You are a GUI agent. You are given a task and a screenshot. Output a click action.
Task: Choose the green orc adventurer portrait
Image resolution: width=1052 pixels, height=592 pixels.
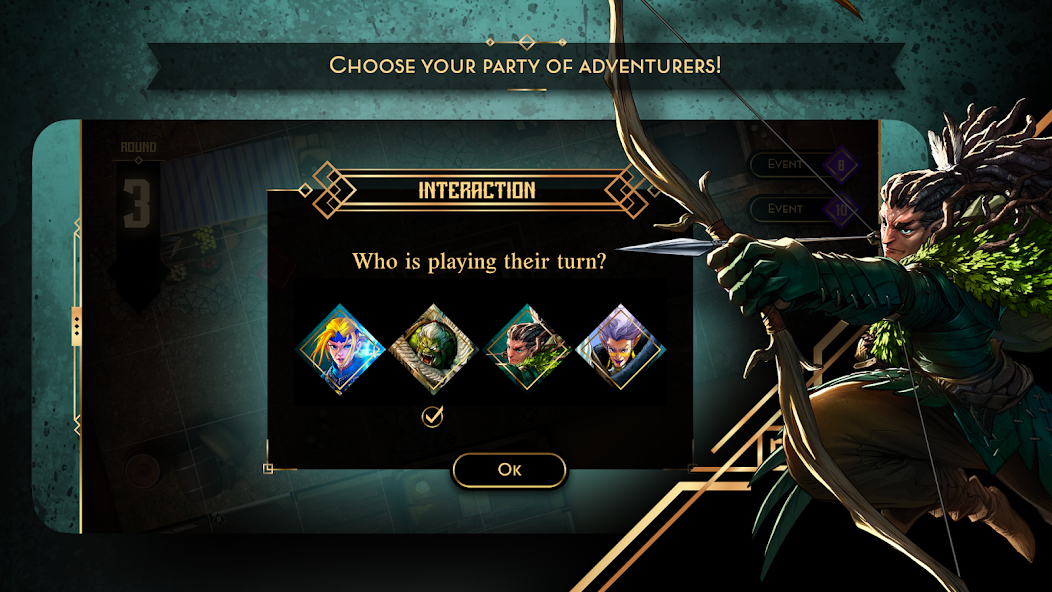(x=432, y=348)
